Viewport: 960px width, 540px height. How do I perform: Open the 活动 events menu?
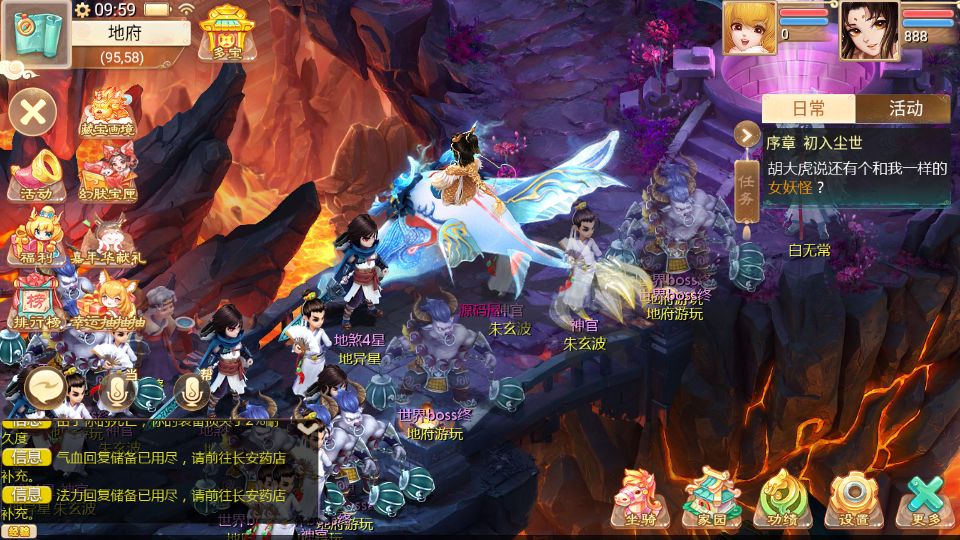(36, 174)
